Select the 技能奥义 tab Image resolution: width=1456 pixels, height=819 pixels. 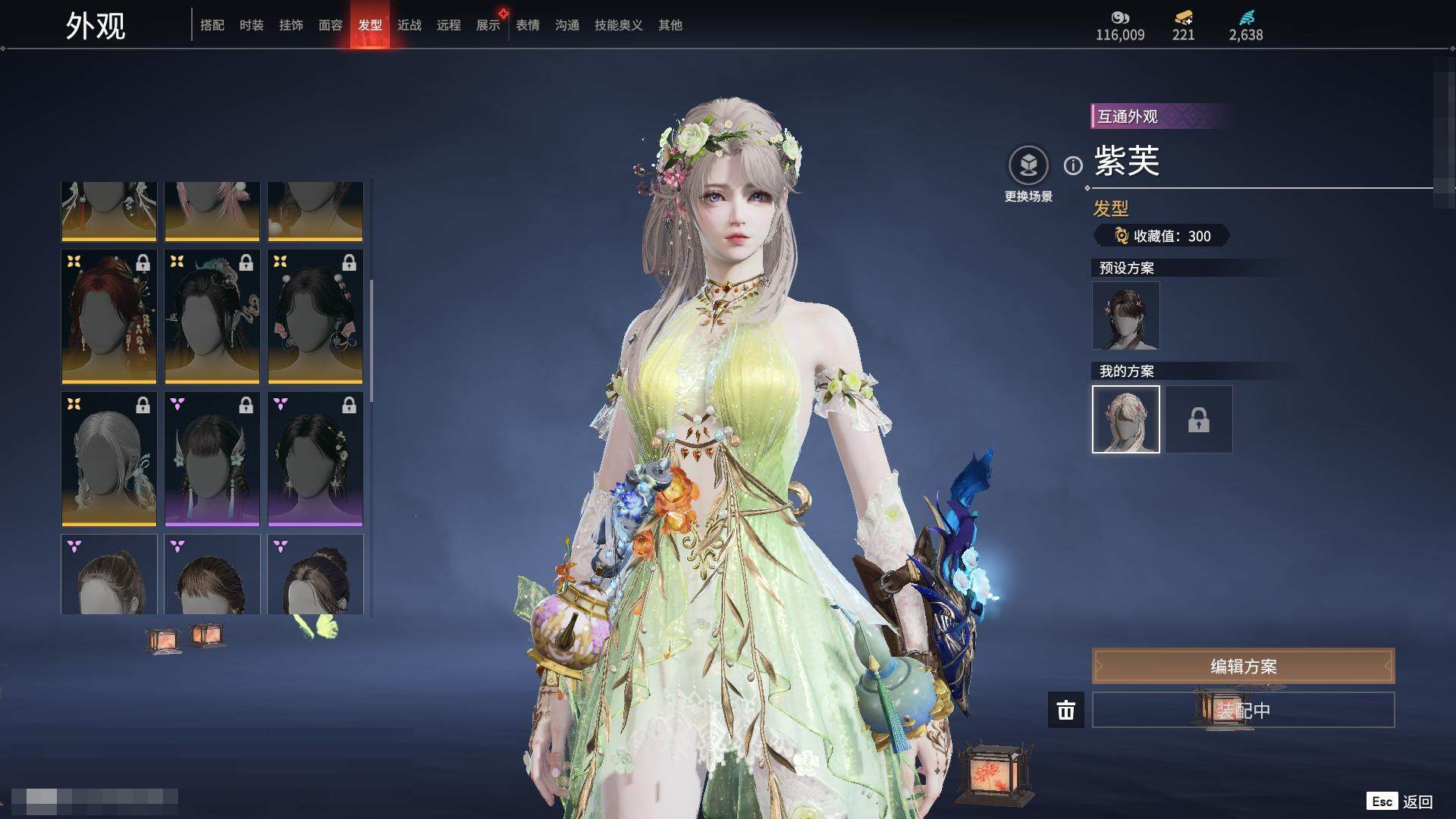coord(619,25)
